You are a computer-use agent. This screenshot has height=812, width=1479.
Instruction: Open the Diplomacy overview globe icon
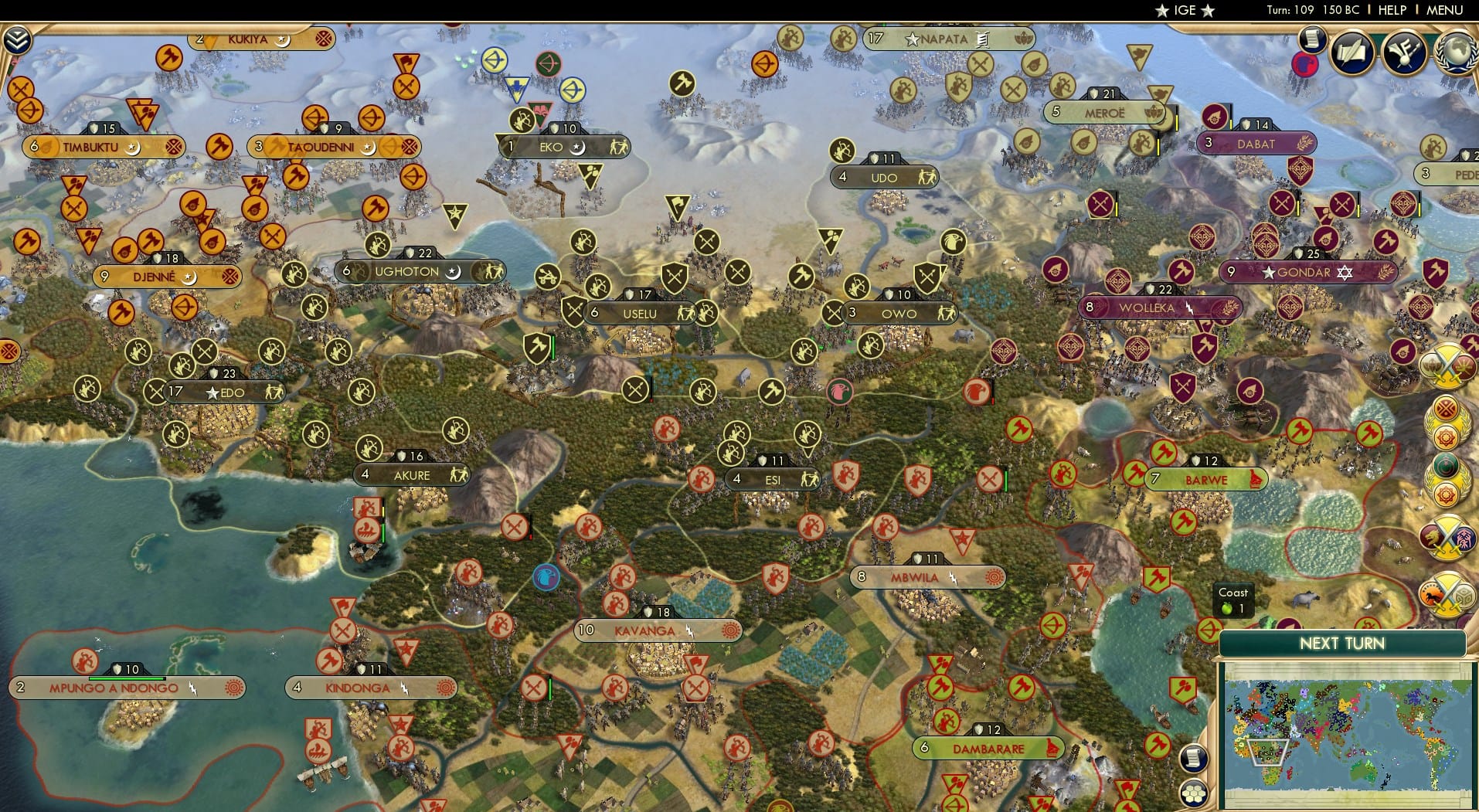pos(1456,53)
